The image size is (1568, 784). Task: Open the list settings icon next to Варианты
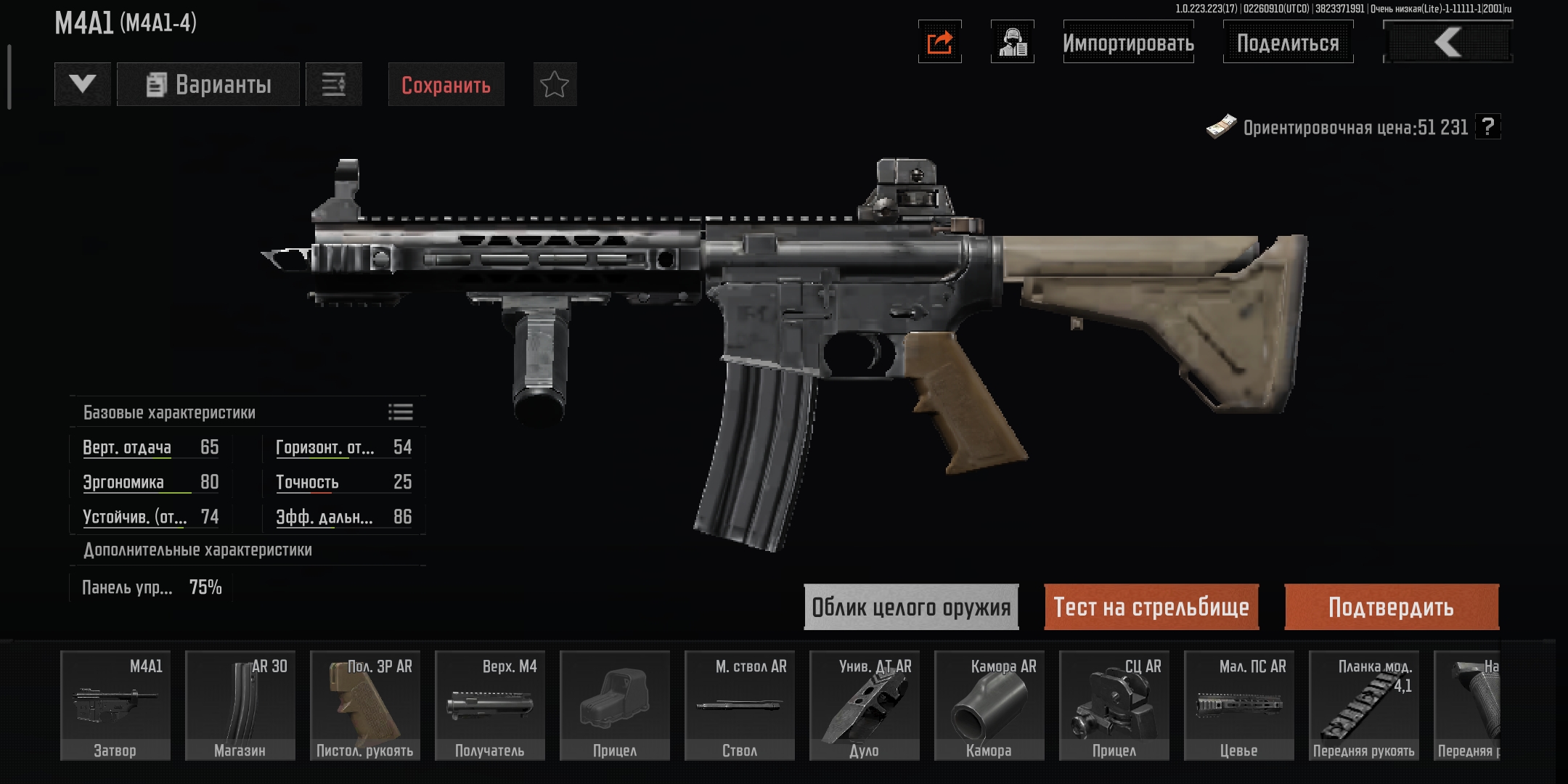(334, 85)
